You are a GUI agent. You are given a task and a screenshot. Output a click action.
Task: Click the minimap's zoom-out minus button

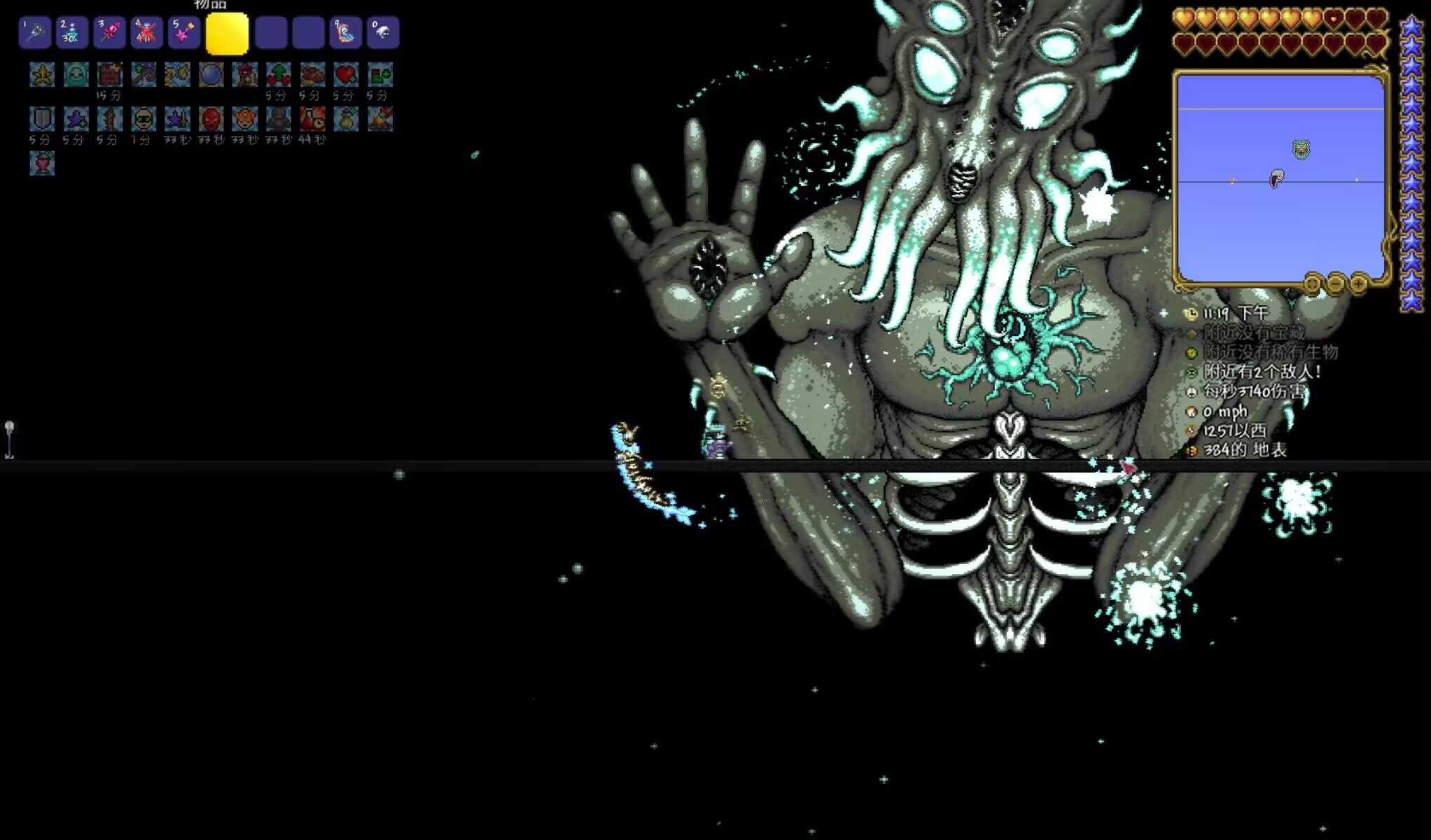tap(1335, 283)
